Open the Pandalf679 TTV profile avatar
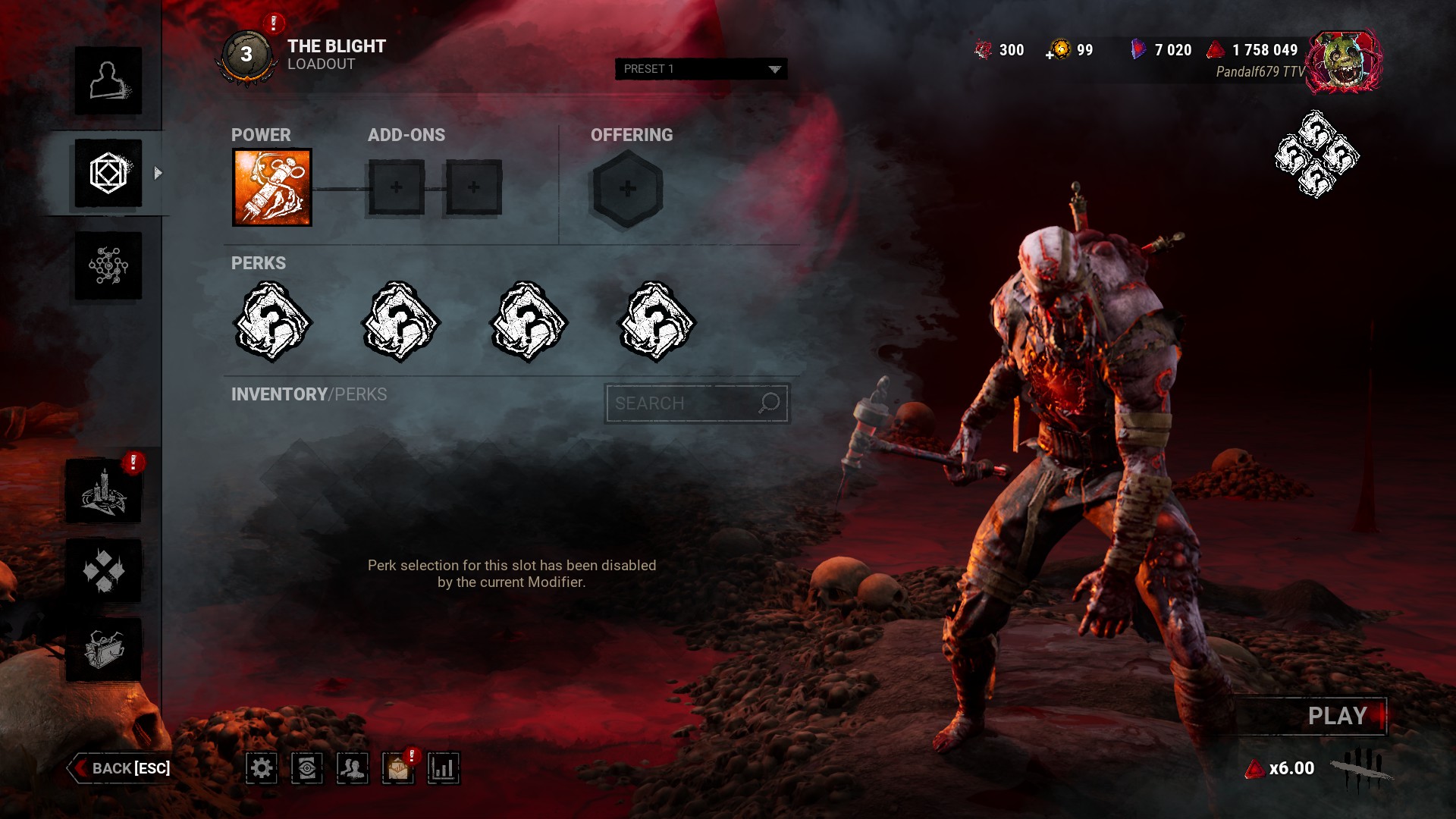1456x819 pixels. click(1345, 61)
